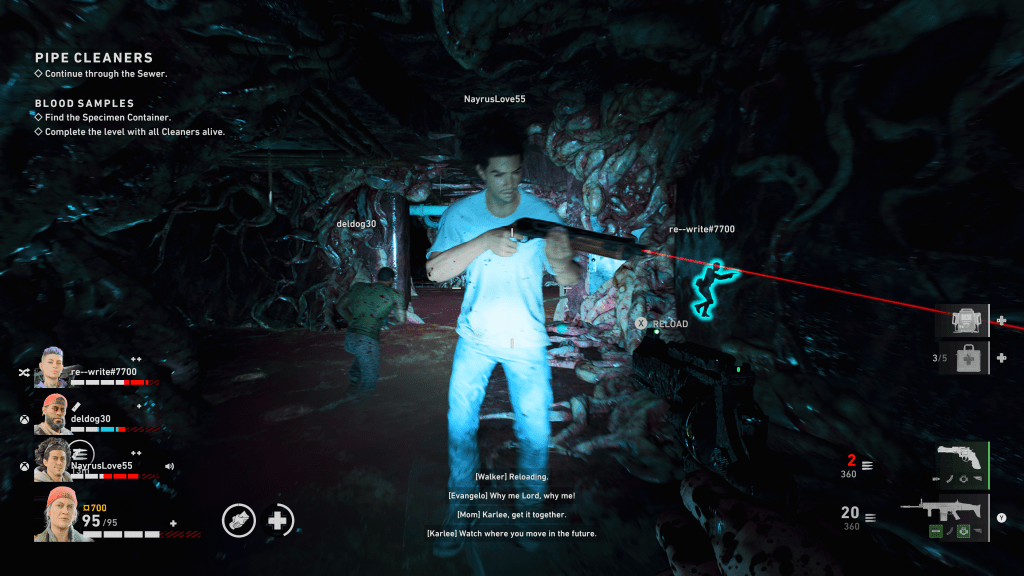Click NayrusLove55's teammate portrait

[52, 460]
